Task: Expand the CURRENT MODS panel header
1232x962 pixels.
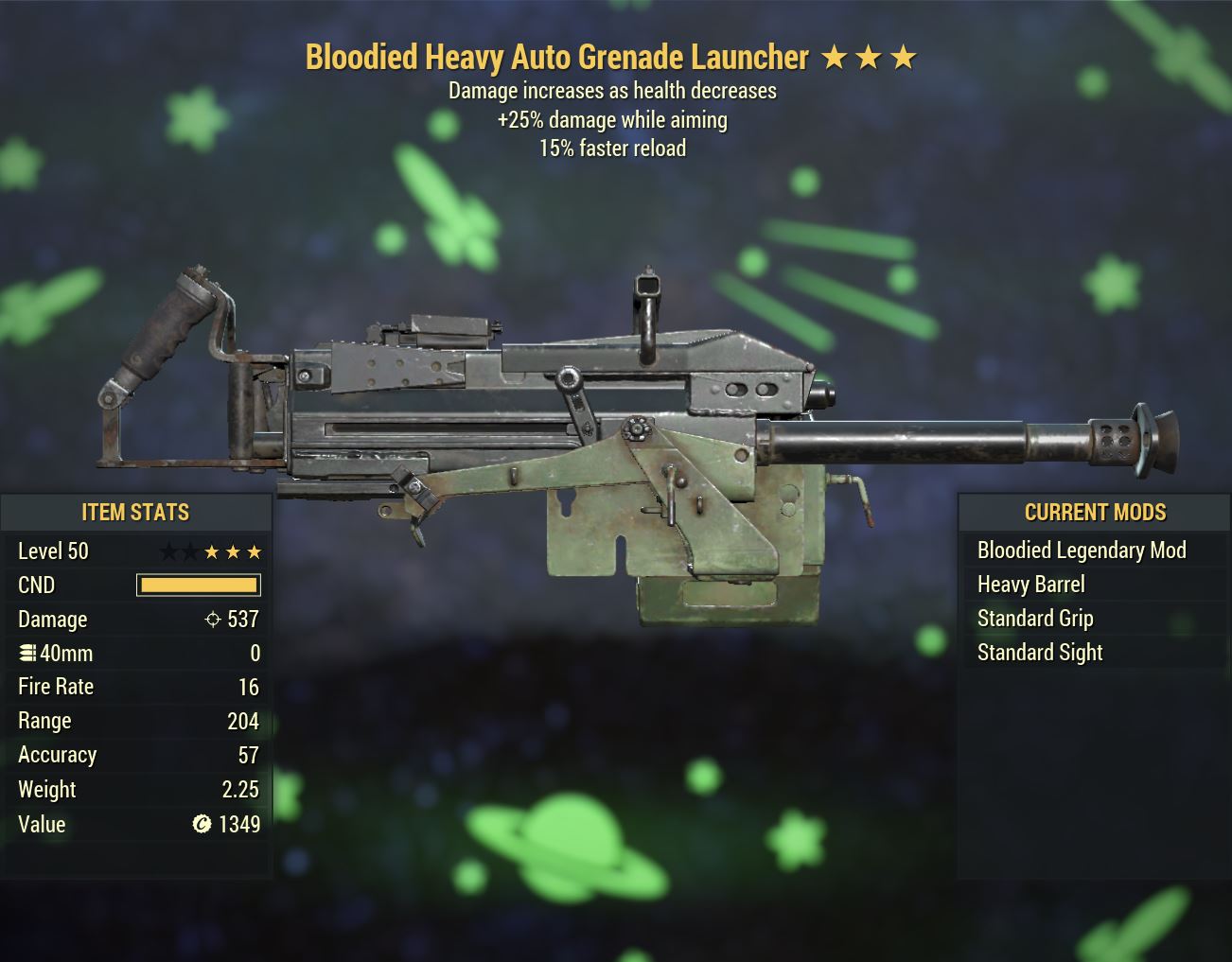Action: coord(1095,512)
